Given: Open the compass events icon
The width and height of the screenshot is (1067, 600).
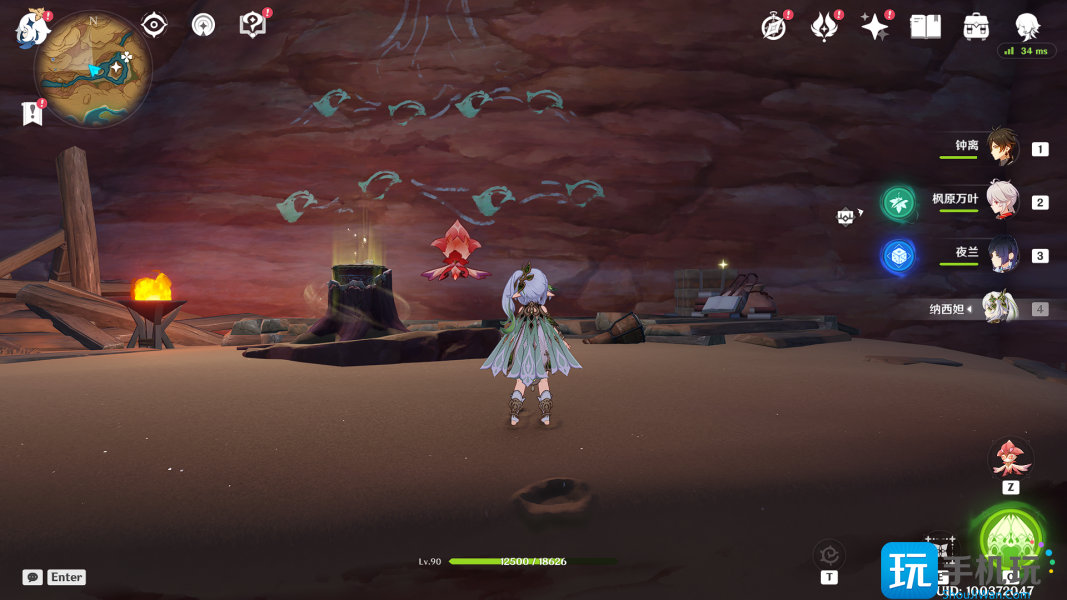Looking at the screenshot, I should click(773, 27).
